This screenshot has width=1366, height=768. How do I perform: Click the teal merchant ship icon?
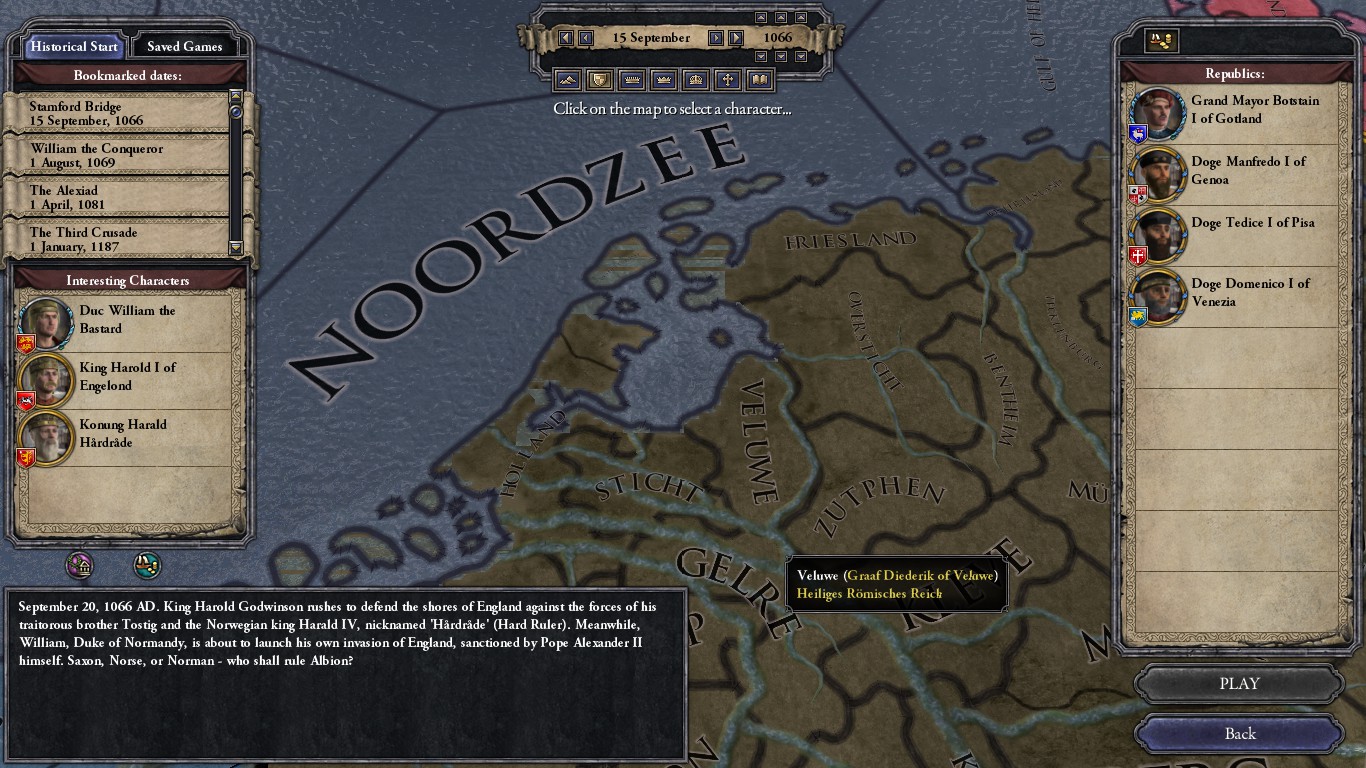146,565
